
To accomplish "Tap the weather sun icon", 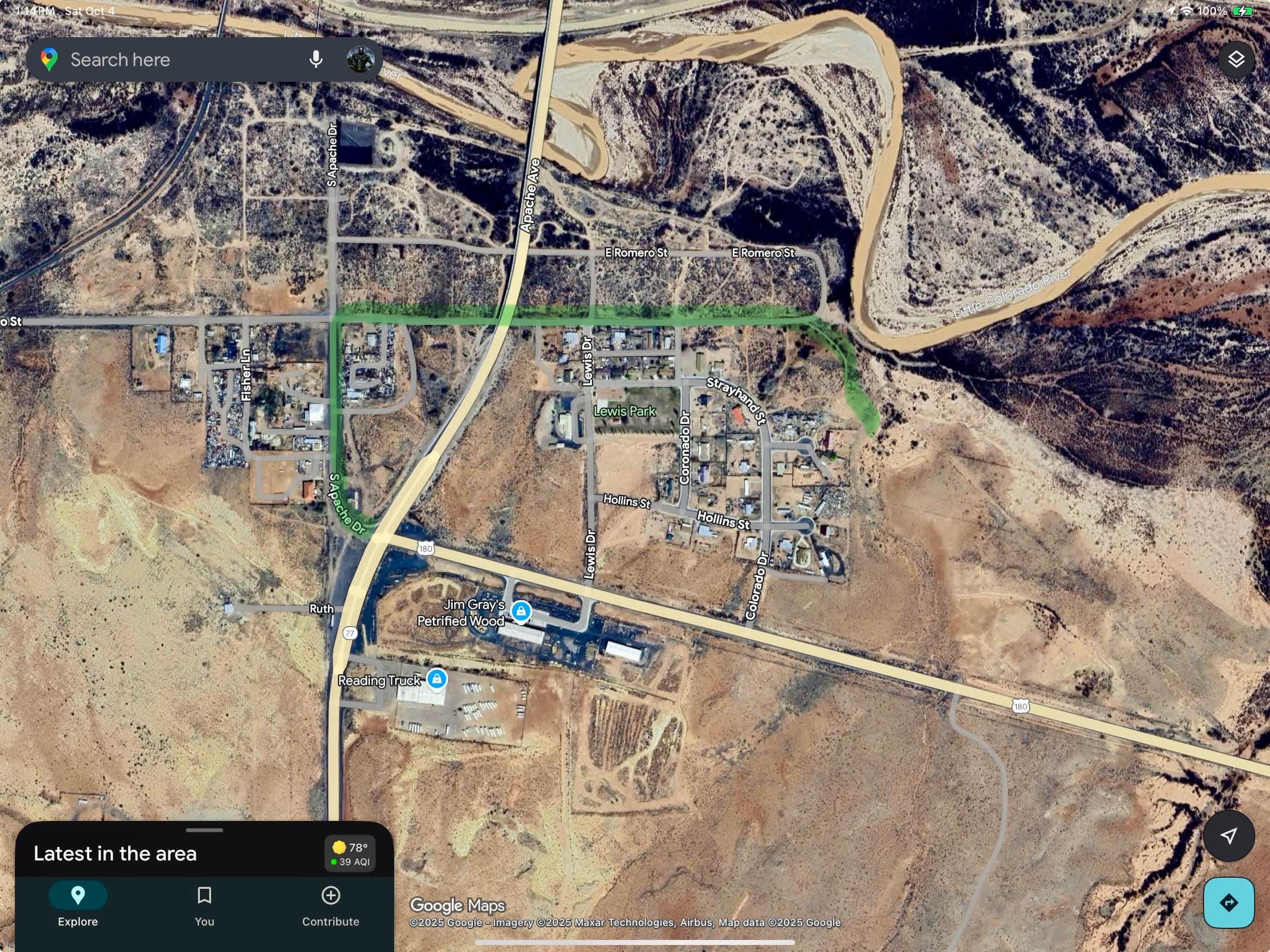I will click(338, 846).
